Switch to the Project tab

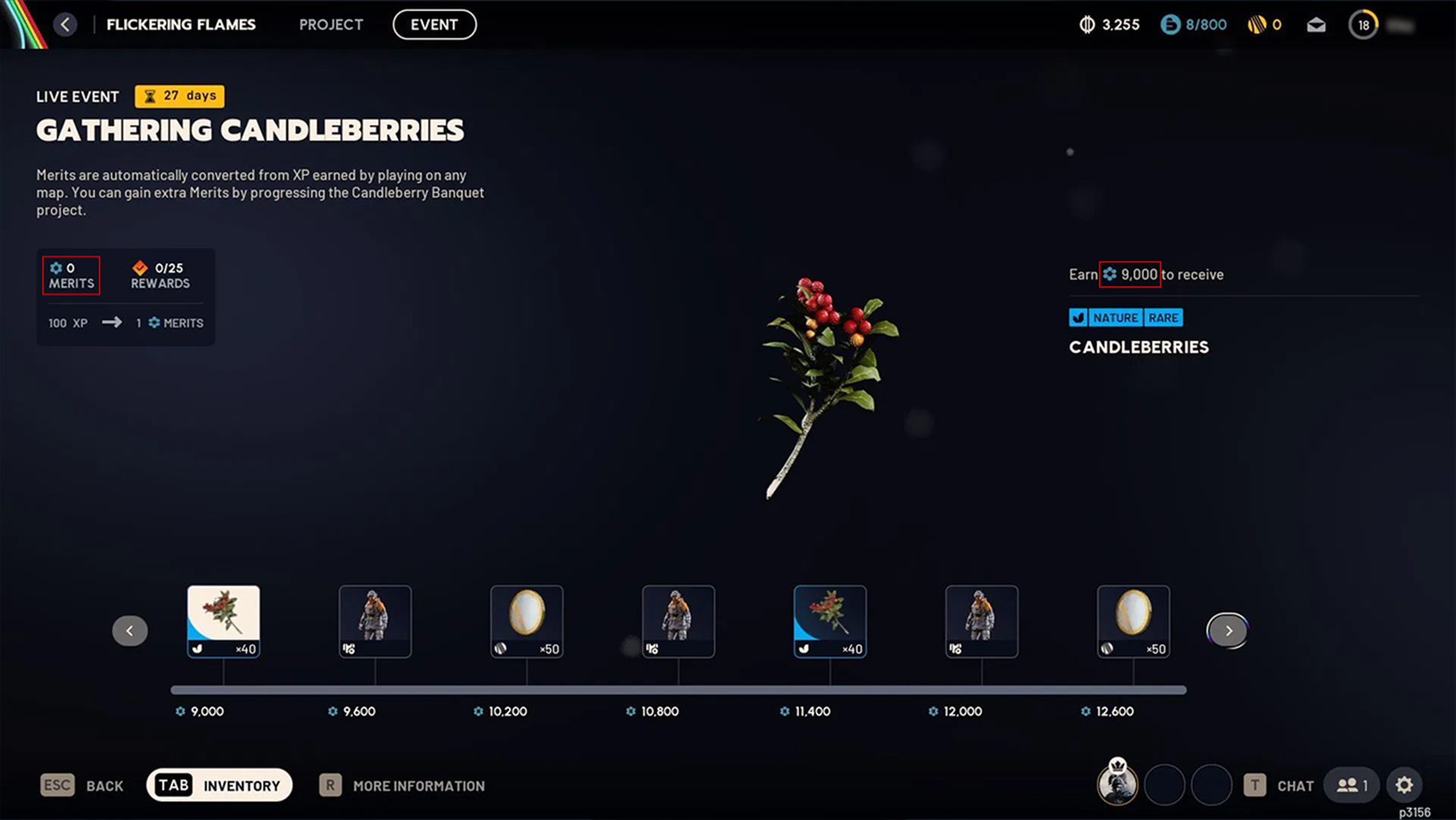331,24
